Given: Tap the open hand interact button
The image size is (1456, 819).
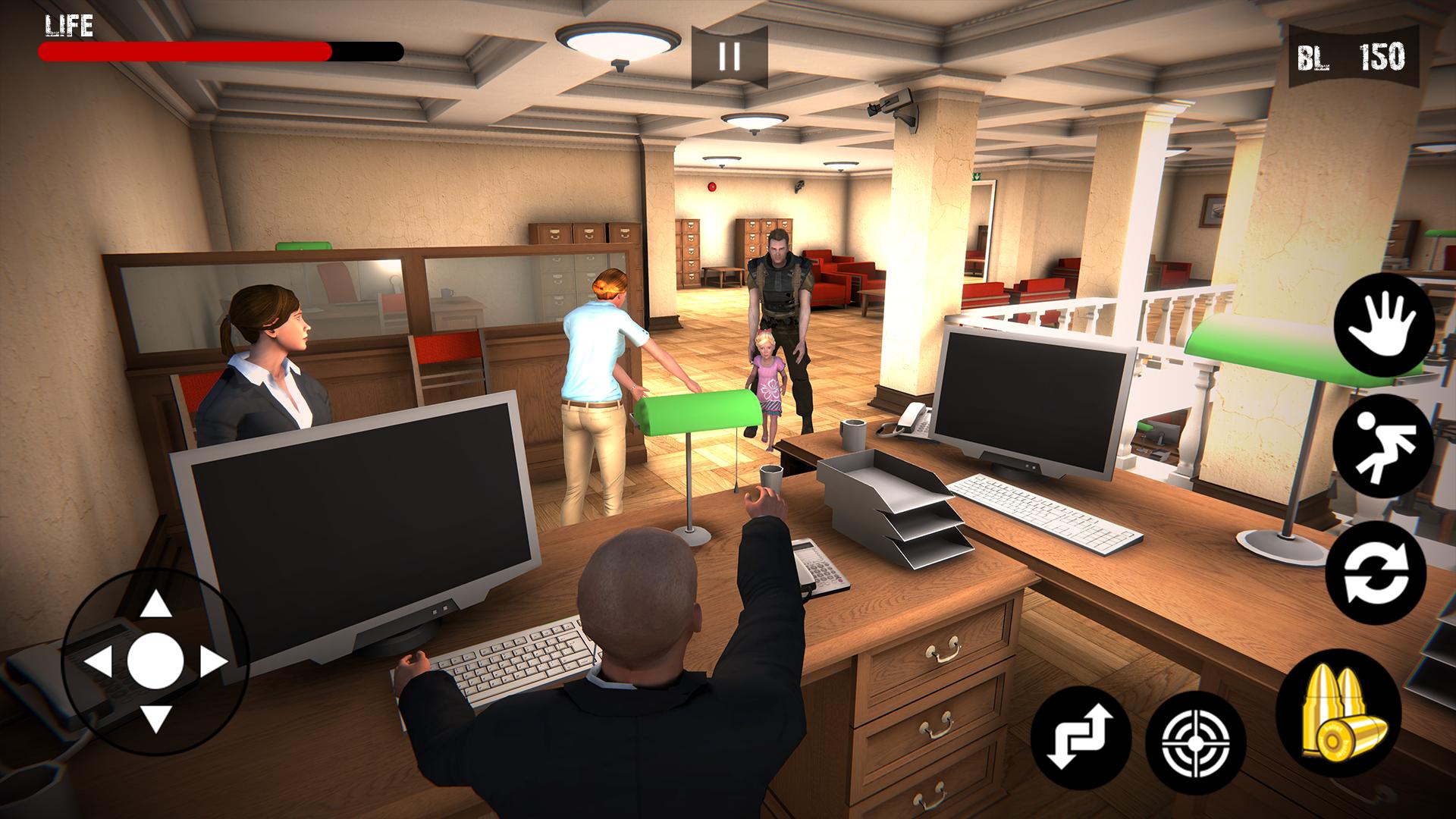Looking at the screenshot, I should point(1383,326).
